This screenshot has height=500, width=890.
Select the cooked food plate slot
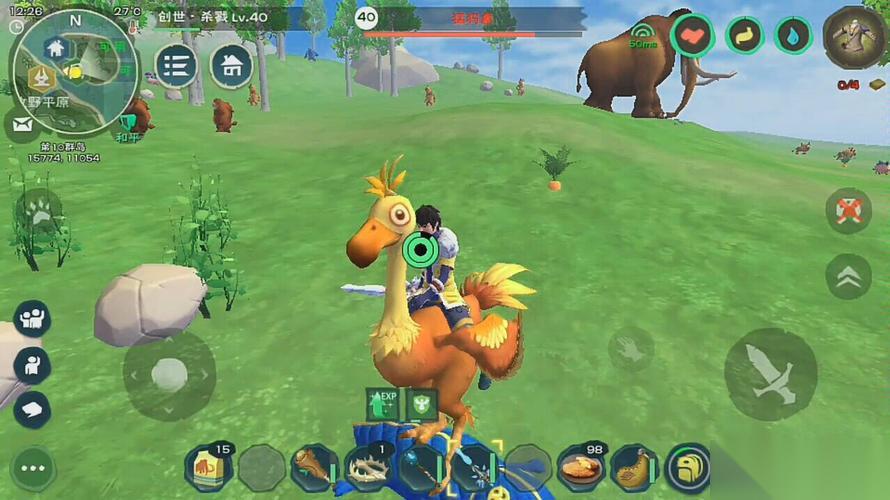581,467
